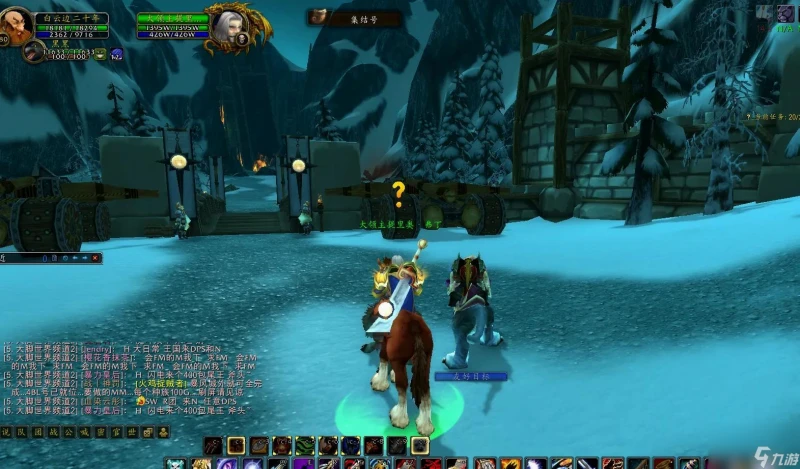Switch chat to the 世 (world) channel

tap(132, 432)
